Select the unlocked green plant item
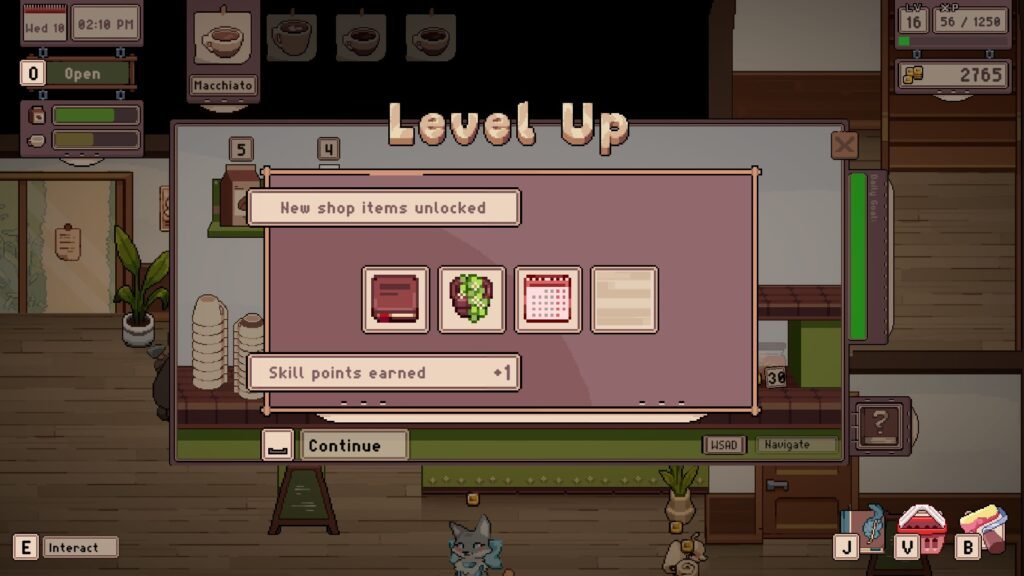The width and height of the screenshot is (1024, 576). pos(472,299)
